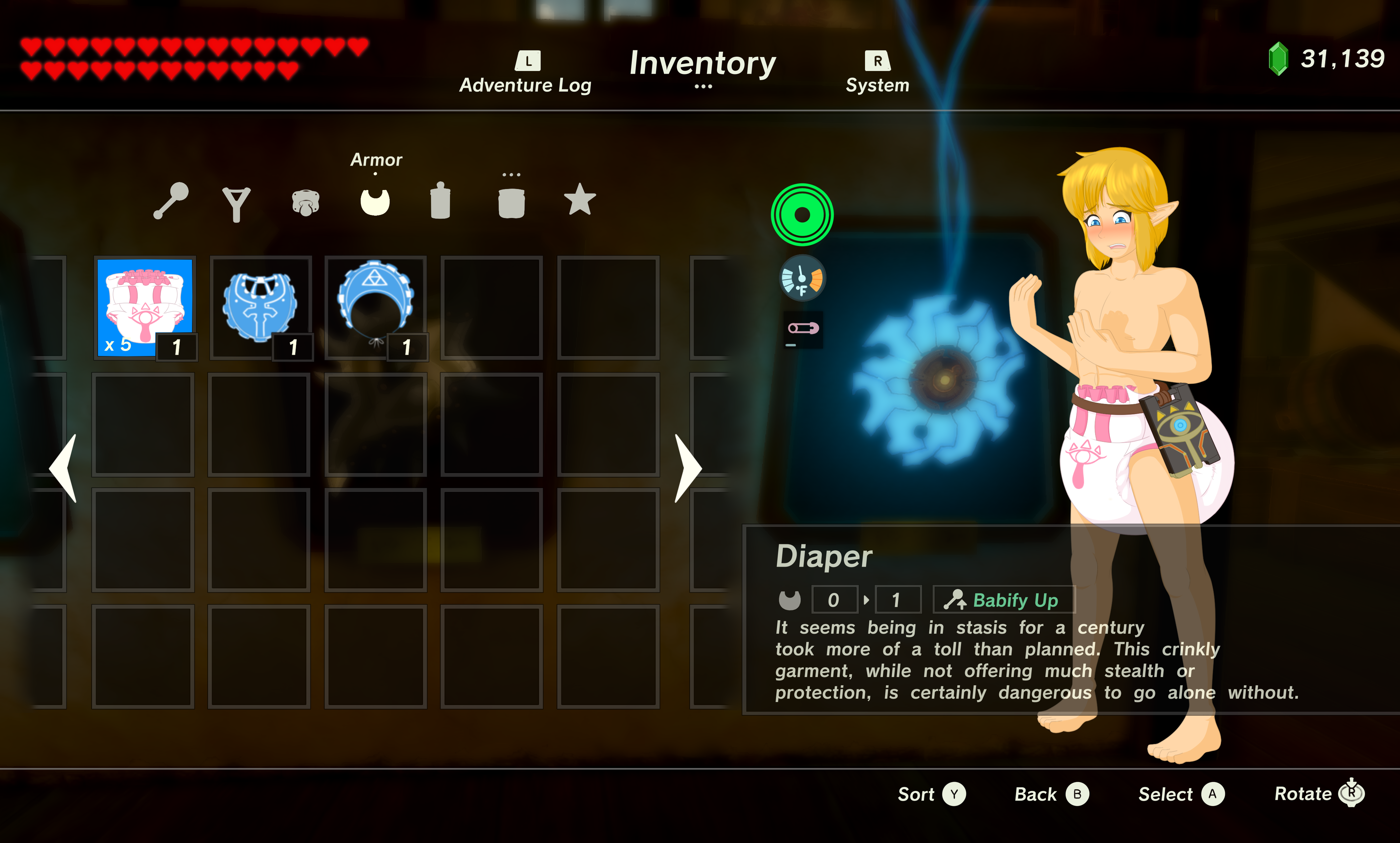Show the star key items category
The width and height of the screenshot is (1400, 843).
tap(579, 200)
